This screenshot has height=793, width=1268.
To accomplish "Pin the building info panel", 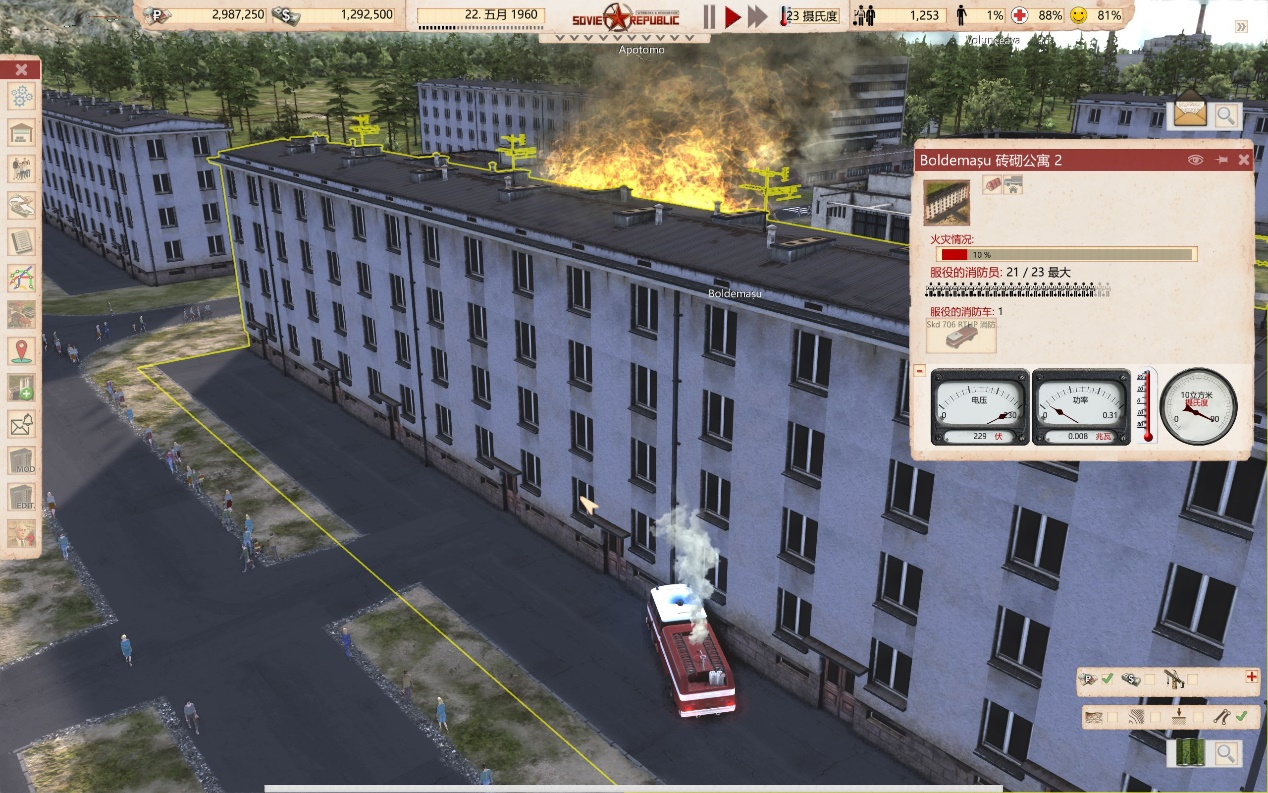I will pyautogui.click(x=1220, y=160).
